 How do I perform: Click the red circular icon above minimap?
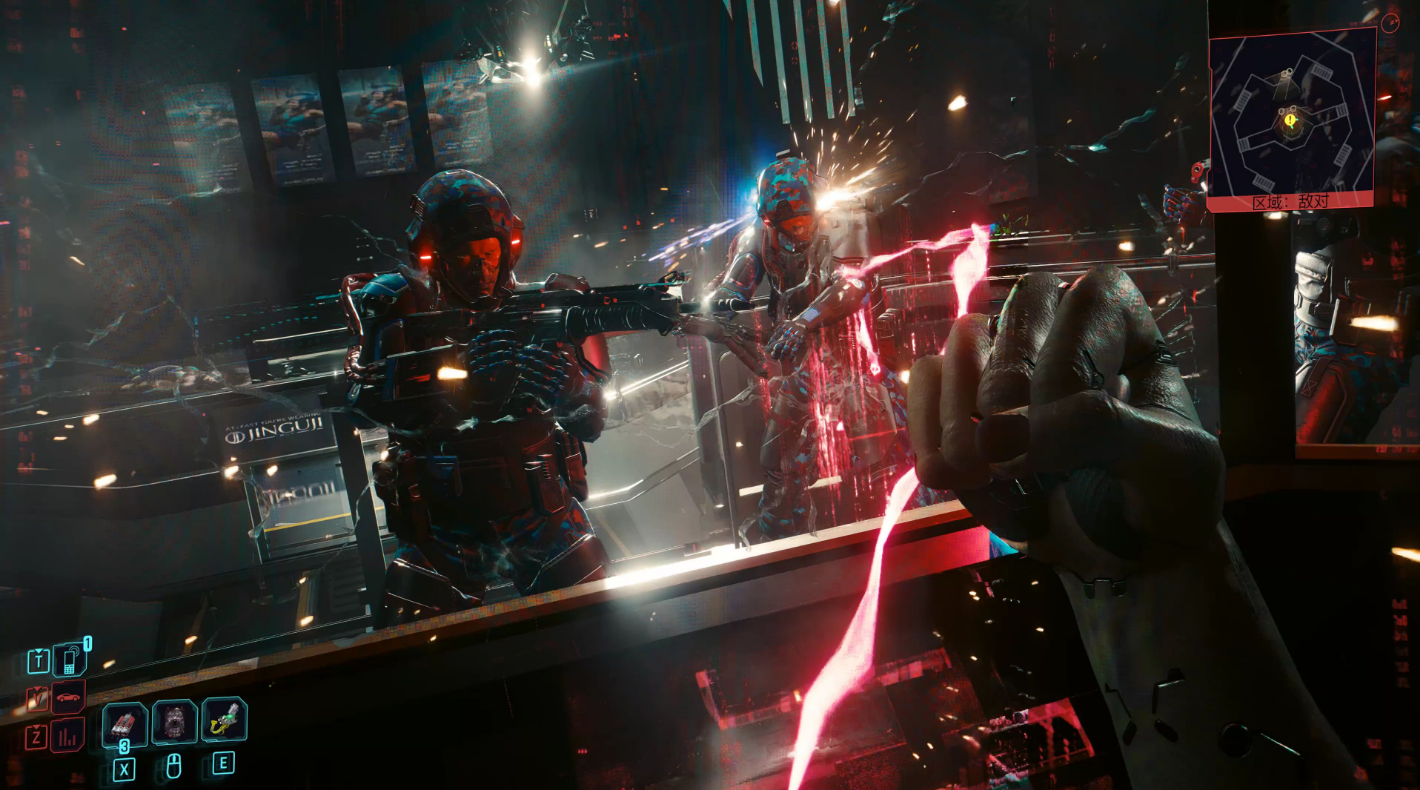[x=1390, y=21]
